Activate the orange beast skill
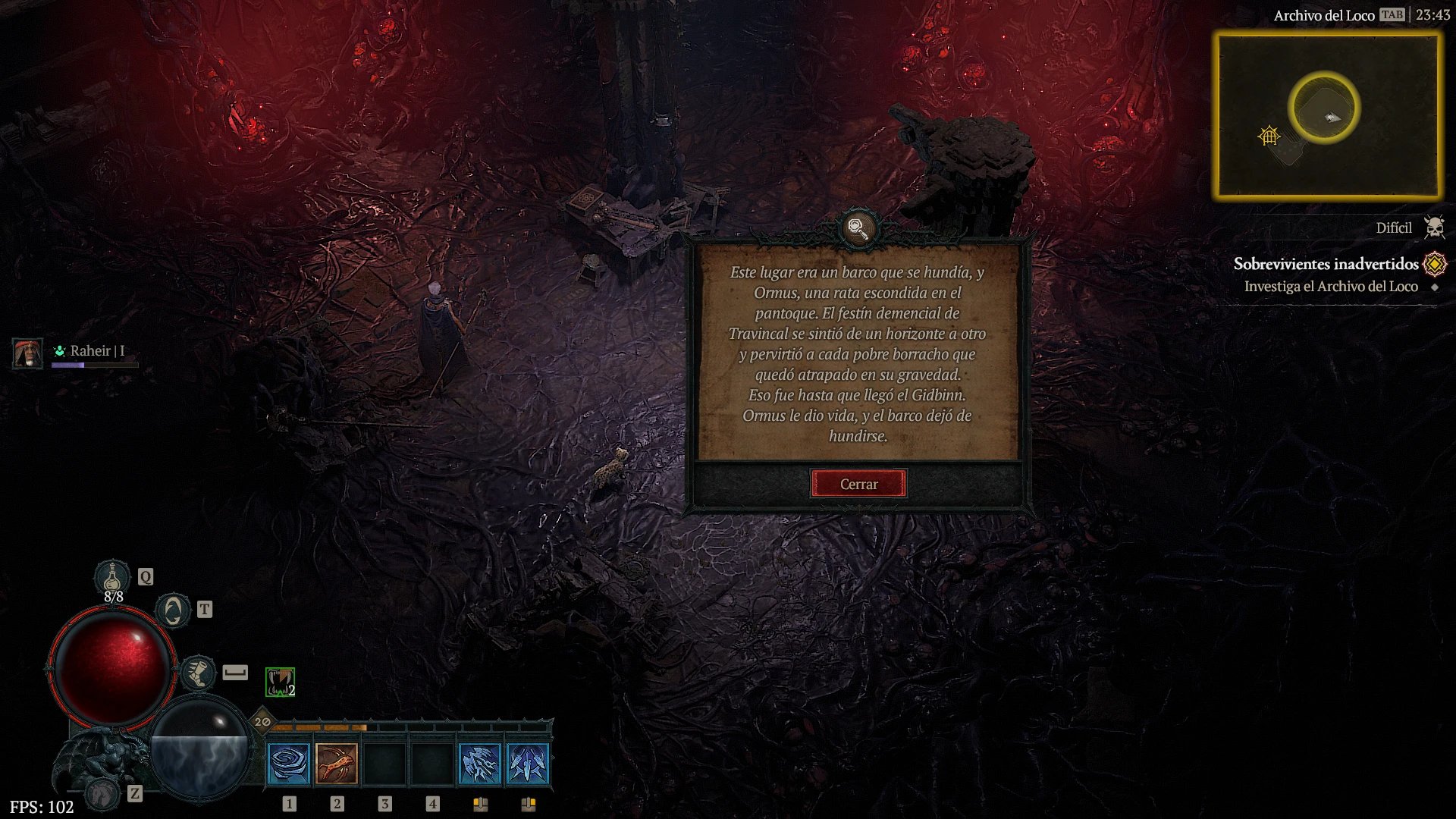Screen dimensions: 1456x819 tap(337, 764)
